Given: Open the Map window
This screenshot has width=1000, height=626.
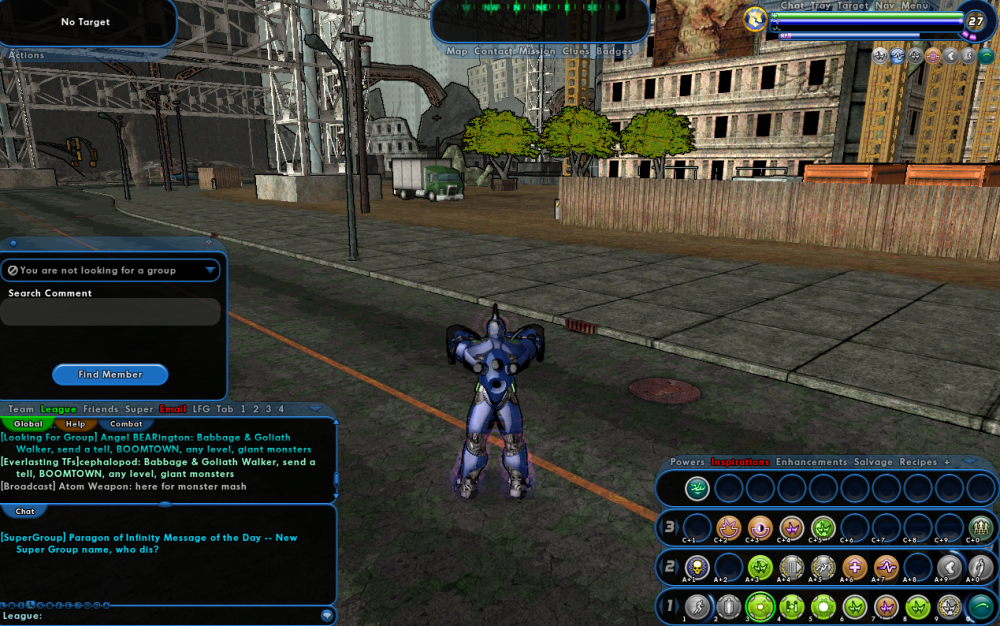Looking at the screenshot, I should (x=457, y=51).
